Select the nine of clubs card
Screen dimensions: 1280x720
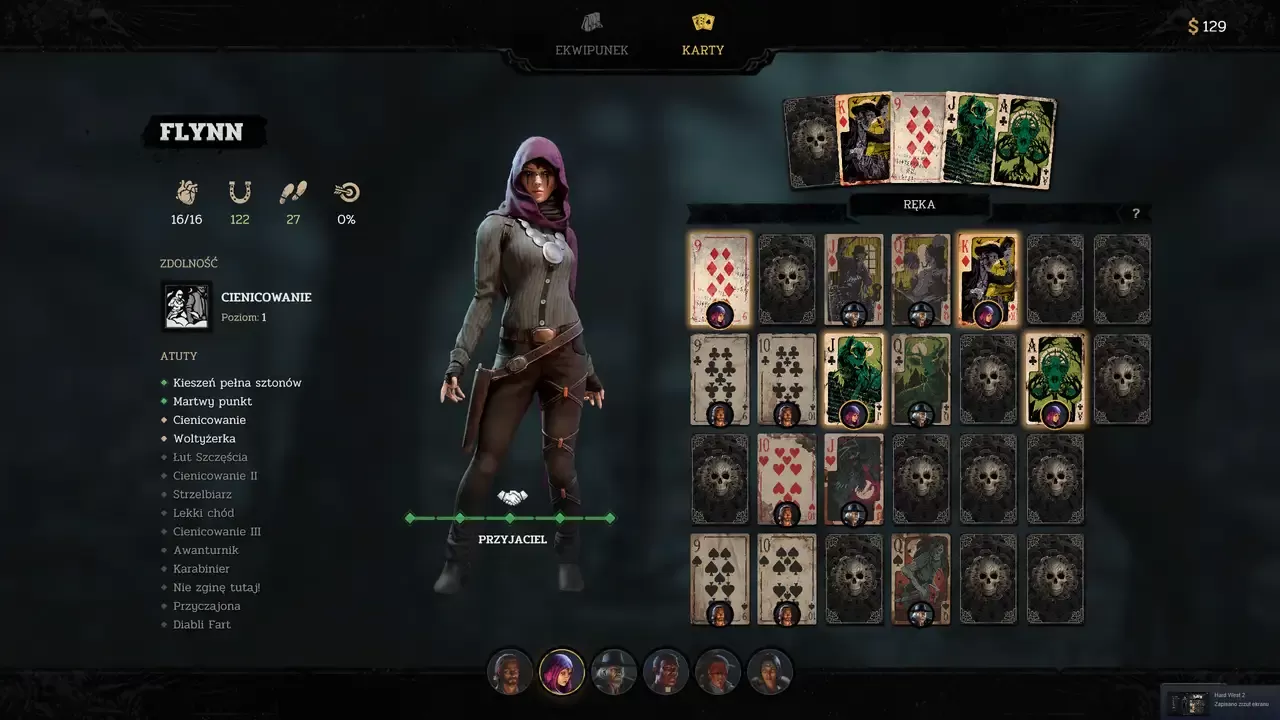[x=719, y=379]
